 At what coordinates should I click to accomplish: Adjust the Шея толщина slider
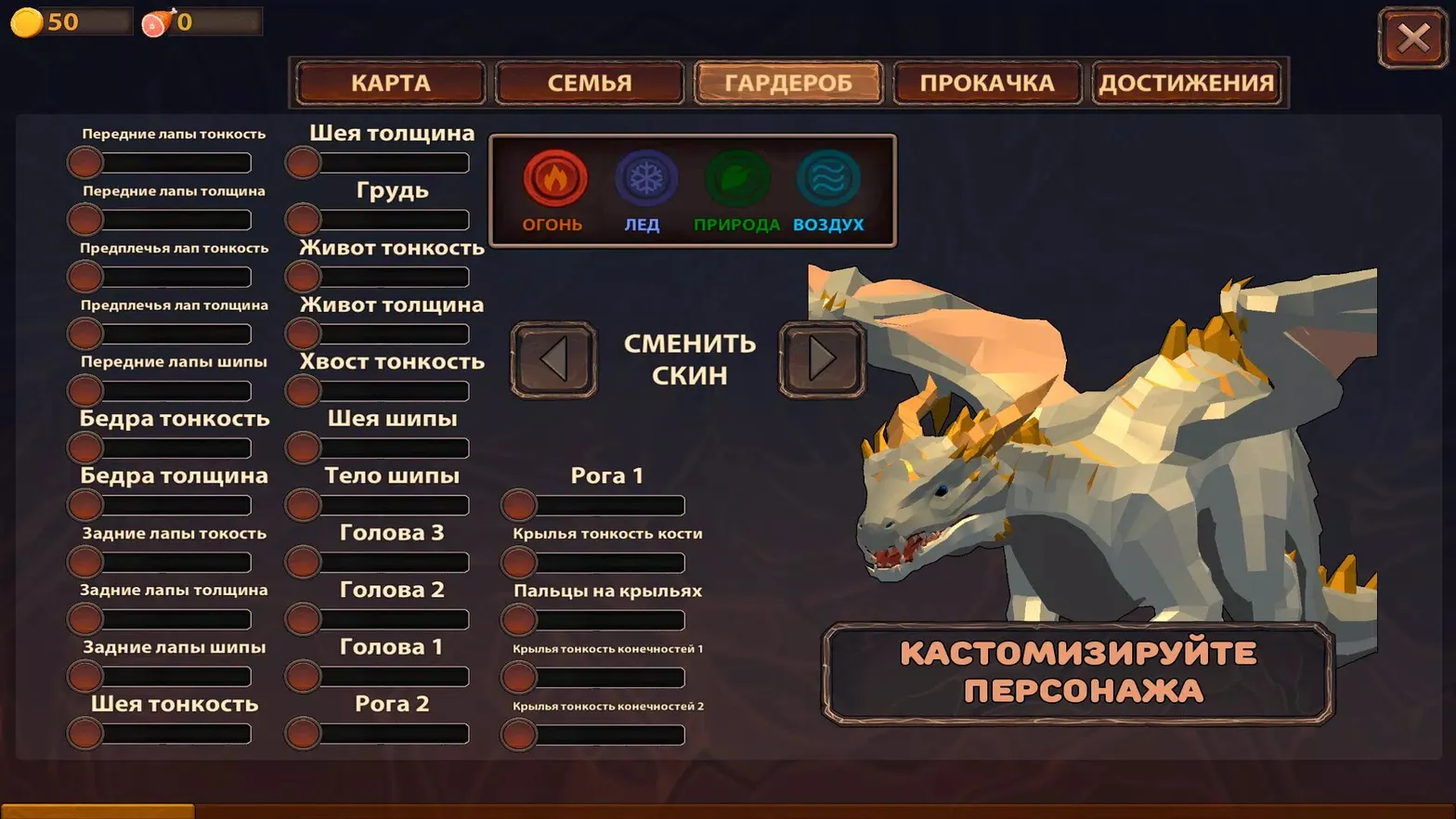click(302, 162)
